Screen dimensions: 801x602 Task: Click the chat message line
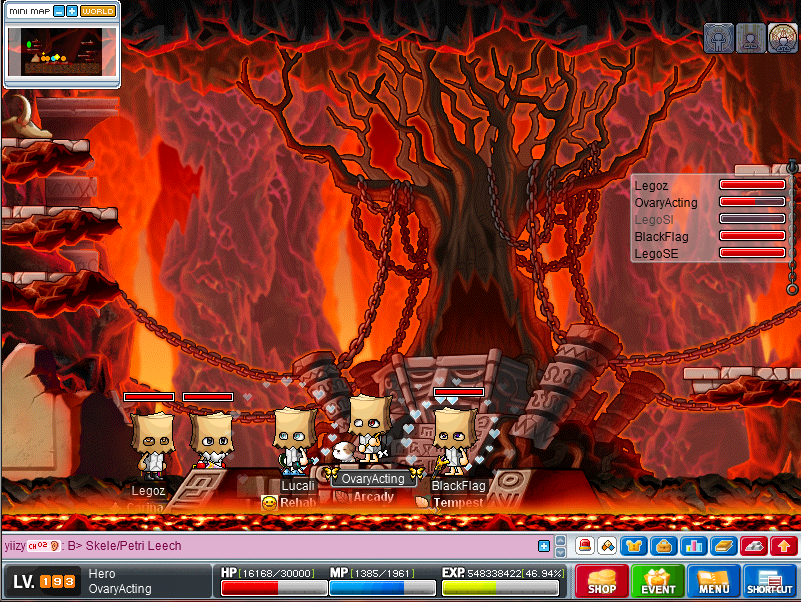[270, 546]
